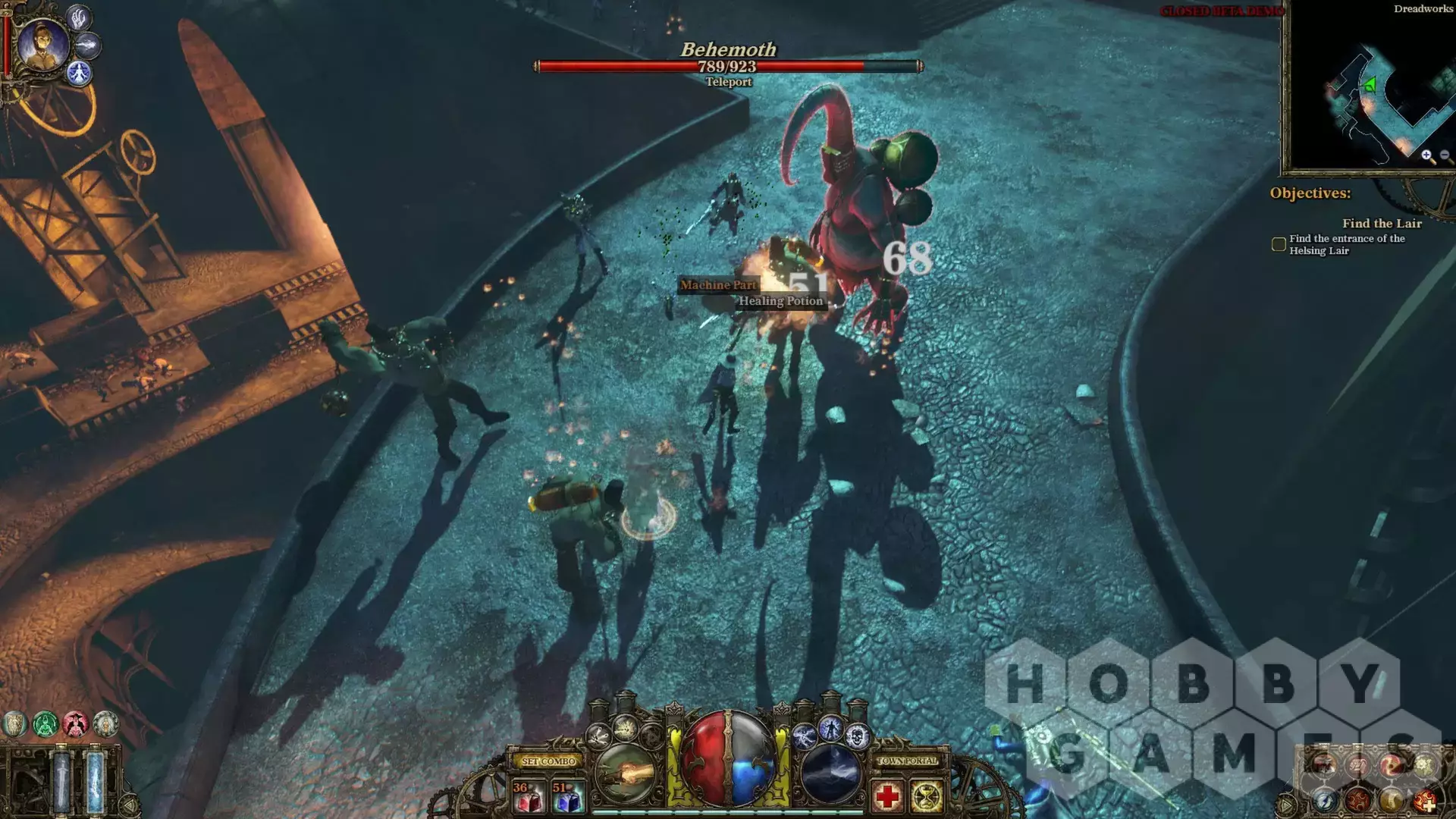Click the Set Combo button
Viewport: 1456px width, 819px height.
548,761
